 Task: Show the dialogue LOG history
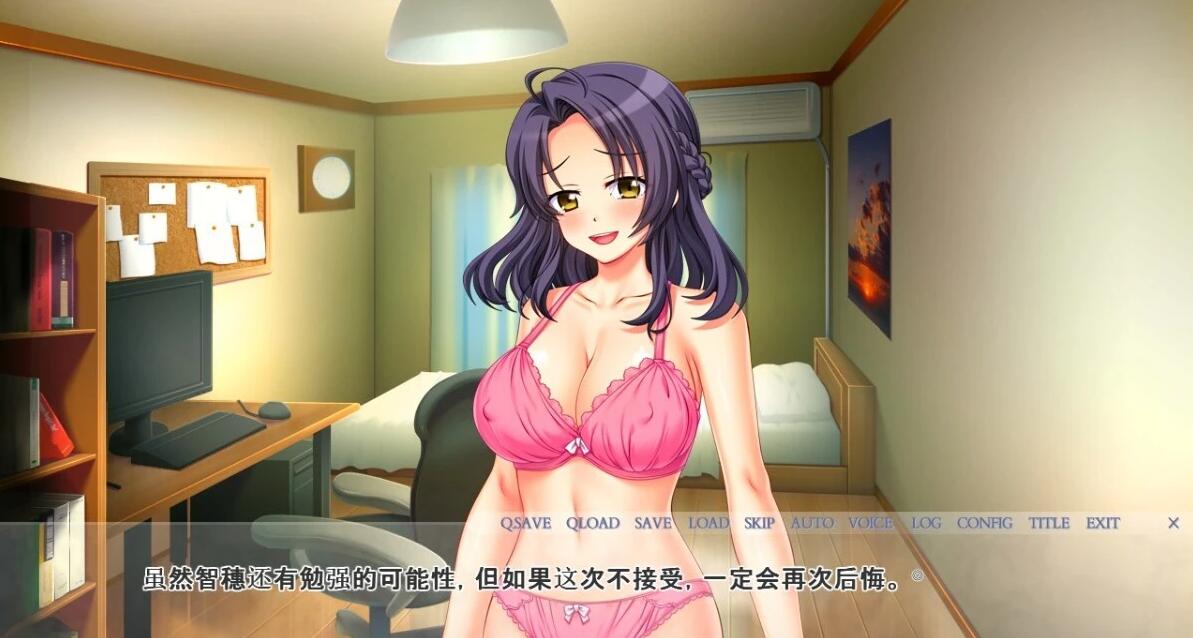point(926,523)
